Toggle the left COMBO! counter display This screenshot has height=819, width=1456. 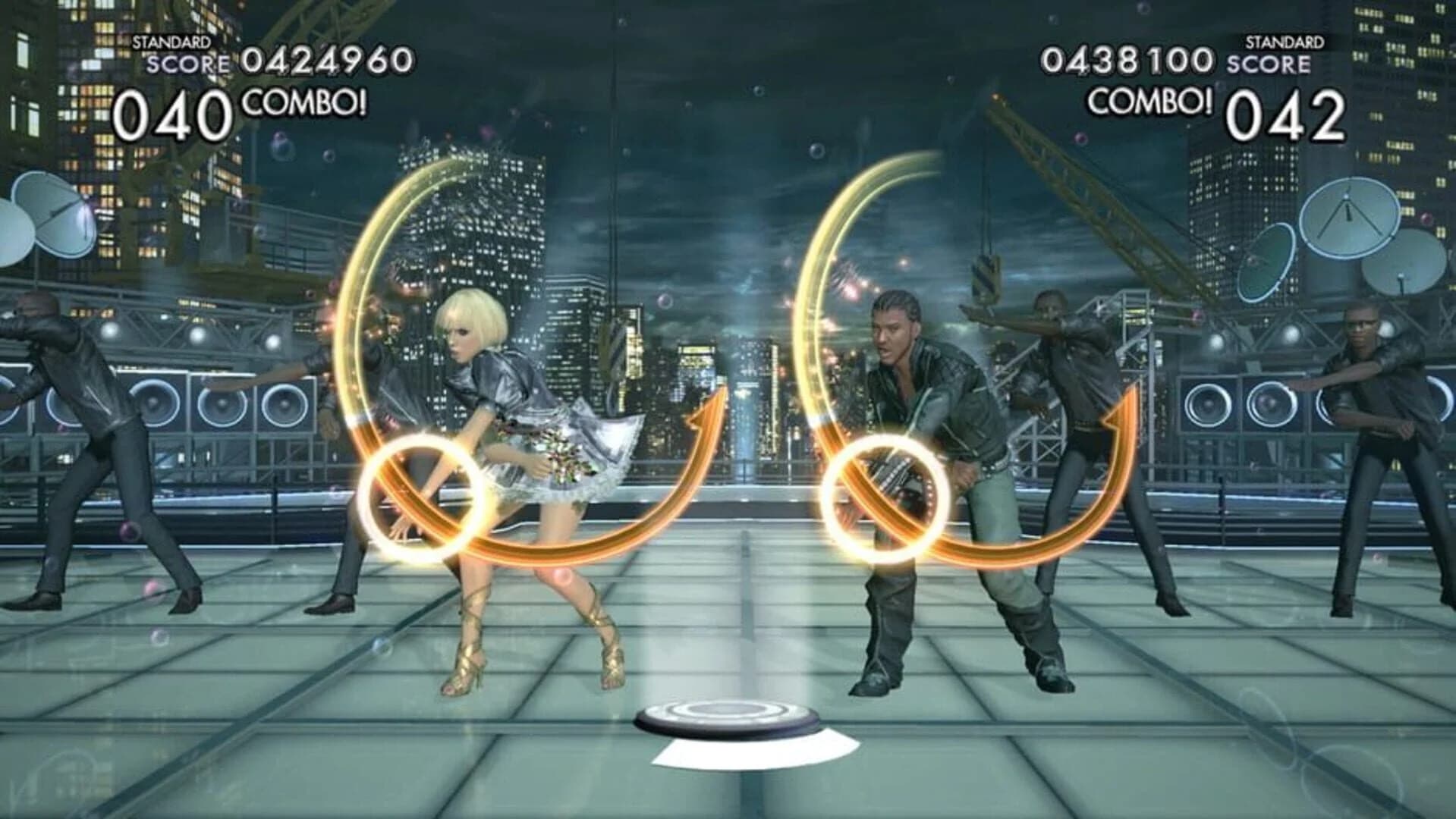pyautogui.click(x=302, y=104)
